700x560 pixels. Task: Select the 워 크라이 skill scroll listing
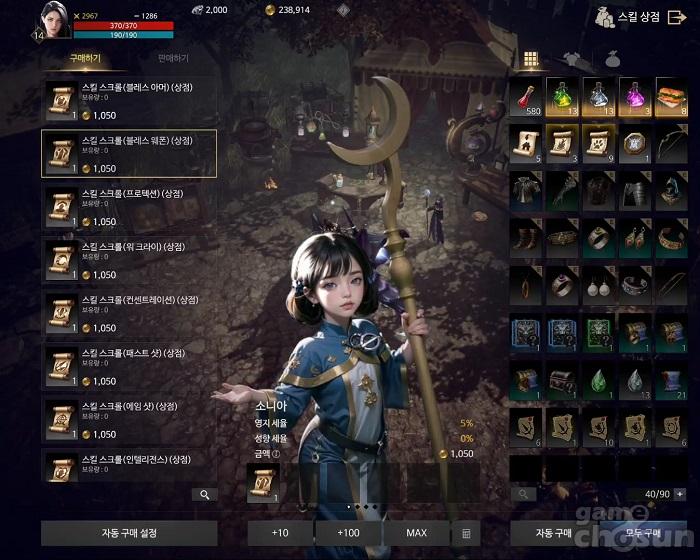[129, 260]
